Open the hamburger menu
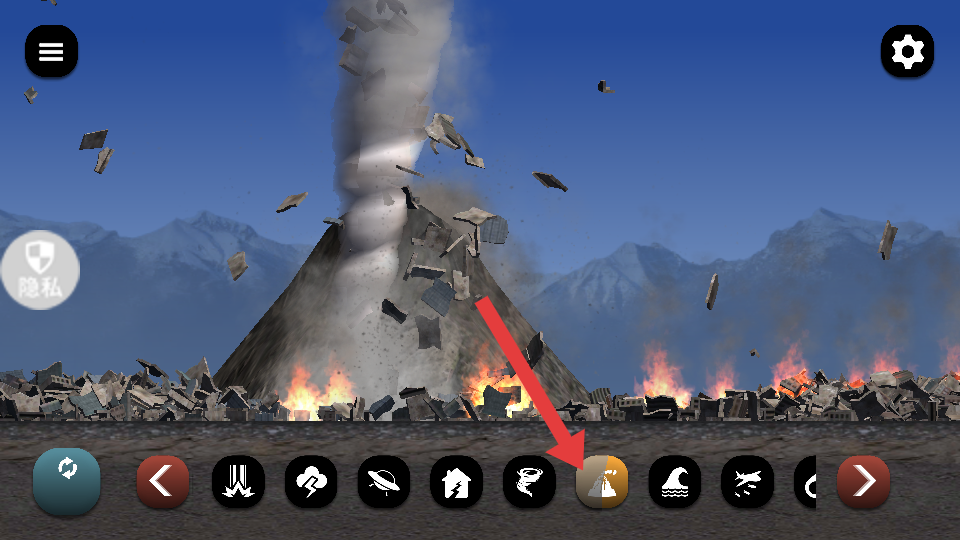960x540 pixels. coord(51,52)
